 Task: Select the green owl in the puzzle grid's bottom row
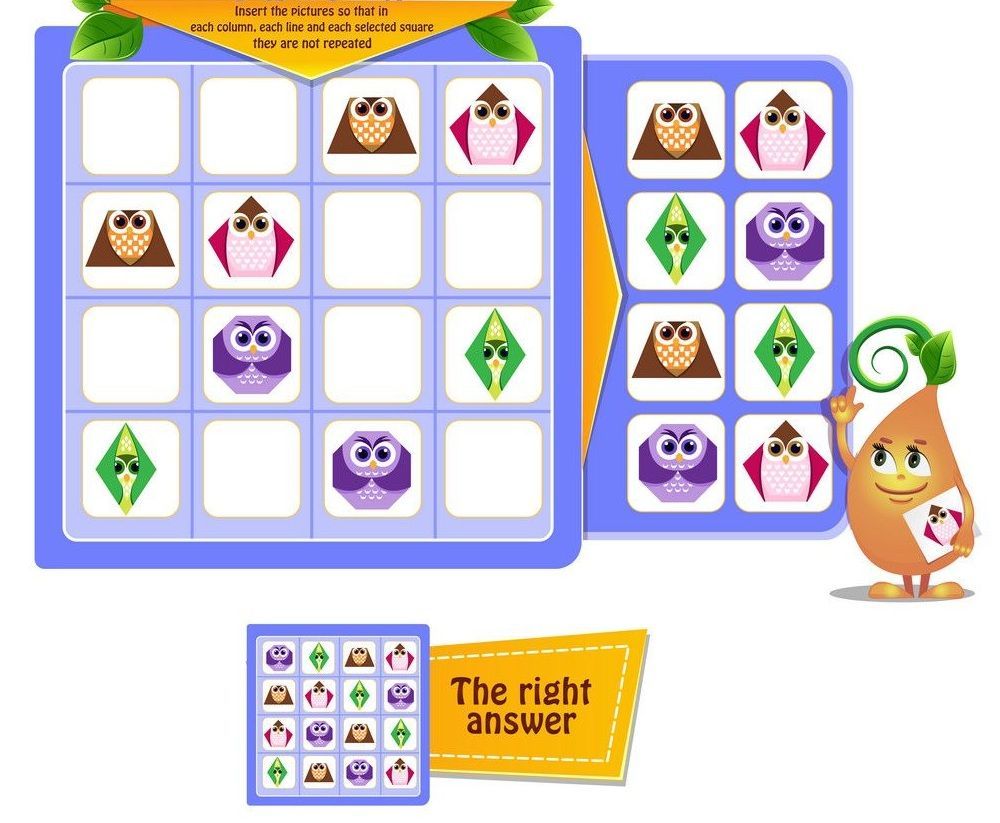(130, 468)
